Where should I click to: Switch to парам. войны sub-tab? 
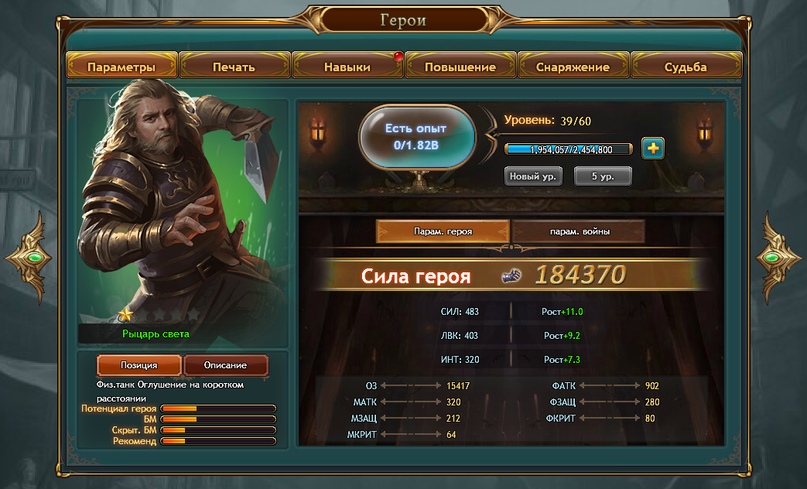(579, 231)
